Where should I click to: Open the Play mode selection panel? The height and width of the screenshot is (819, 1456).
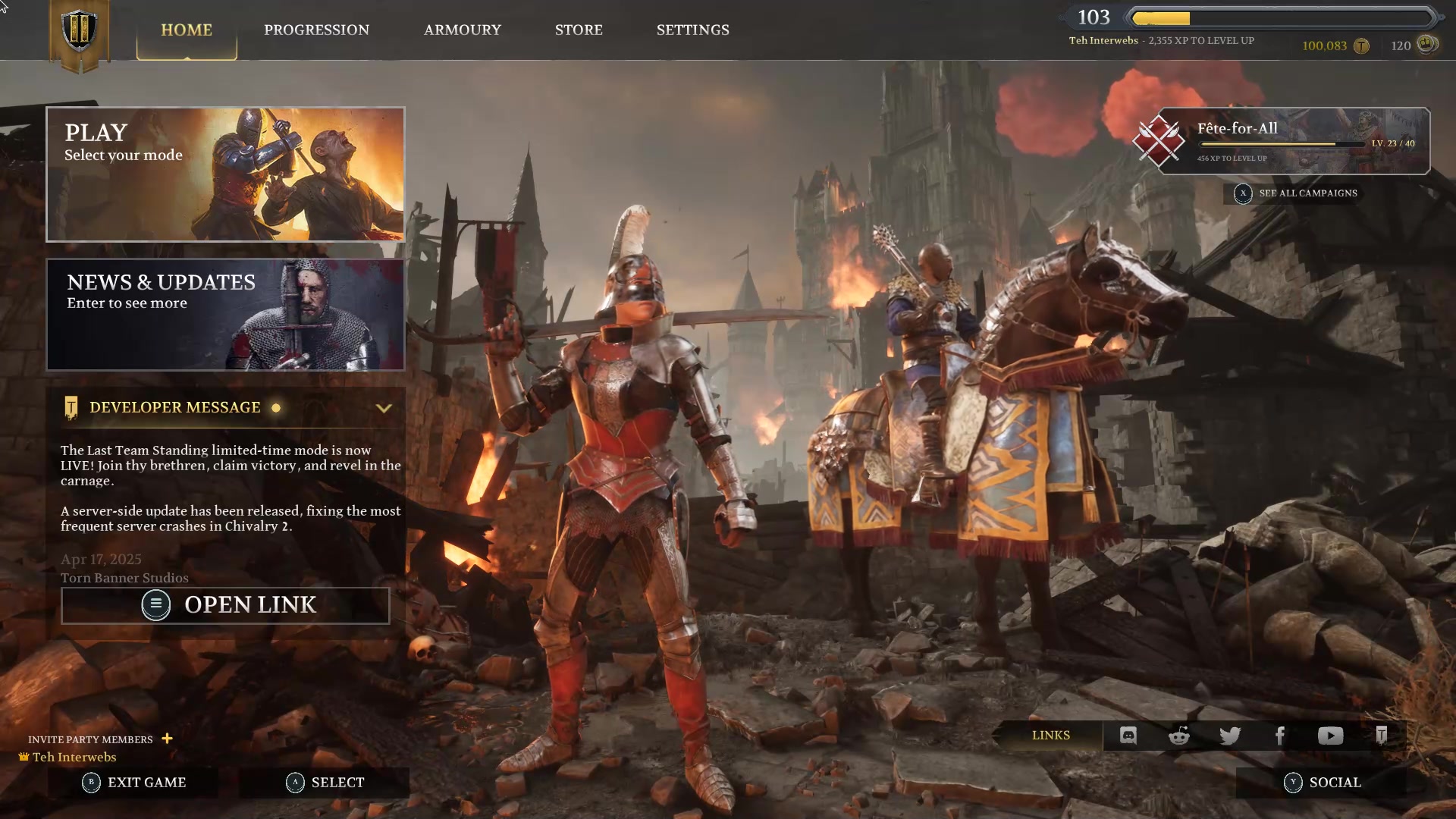click(x=225, y=174)
